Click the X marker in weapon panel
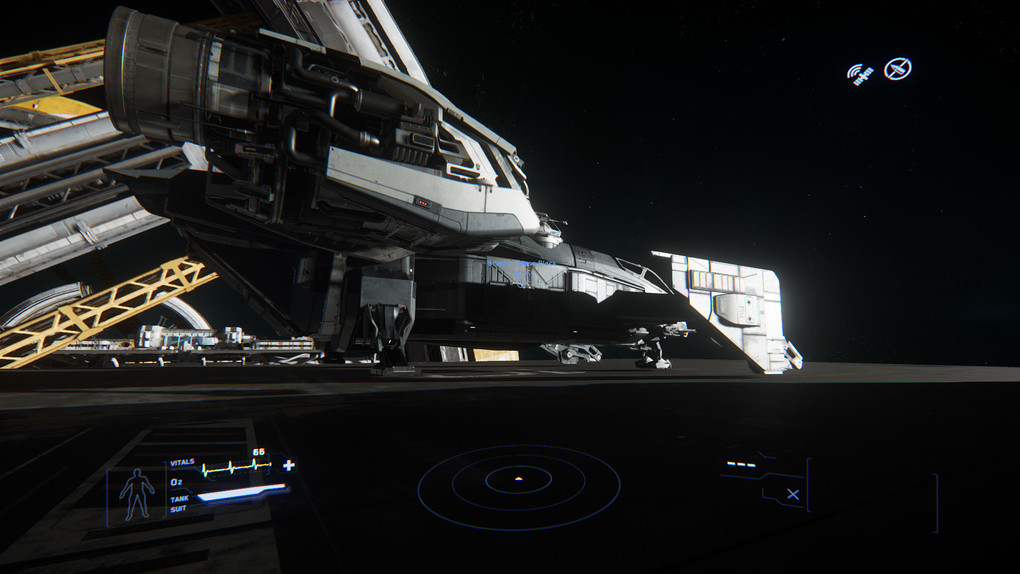 pyautogui.click(x=793, y=494)
